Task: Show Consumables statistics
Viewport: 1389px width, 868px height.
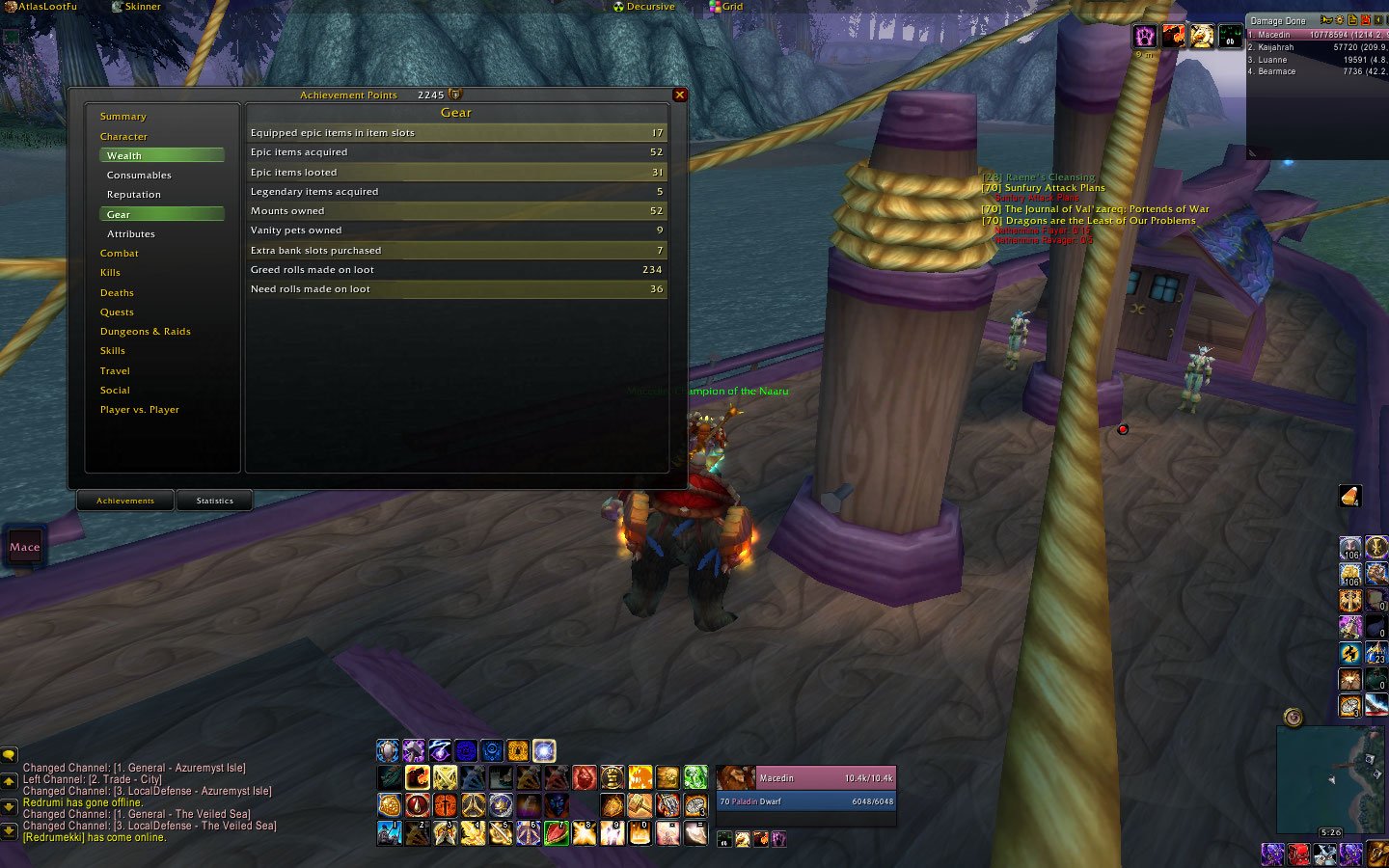Action: point(139,176)
